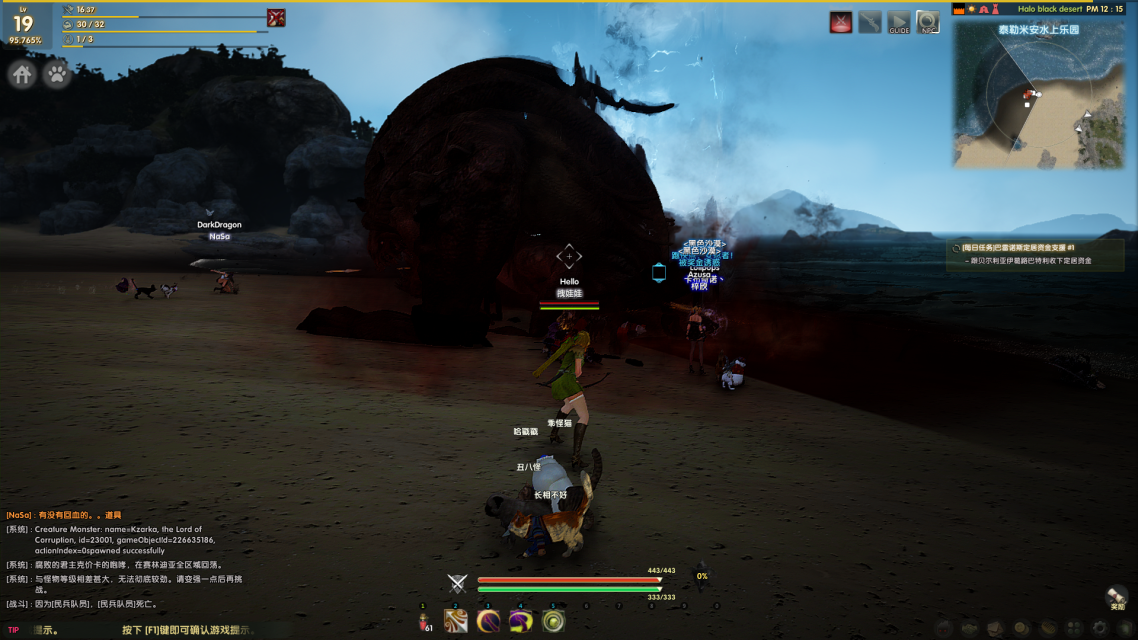Activate the green orb skill in slot 5

tap(553, 622)
